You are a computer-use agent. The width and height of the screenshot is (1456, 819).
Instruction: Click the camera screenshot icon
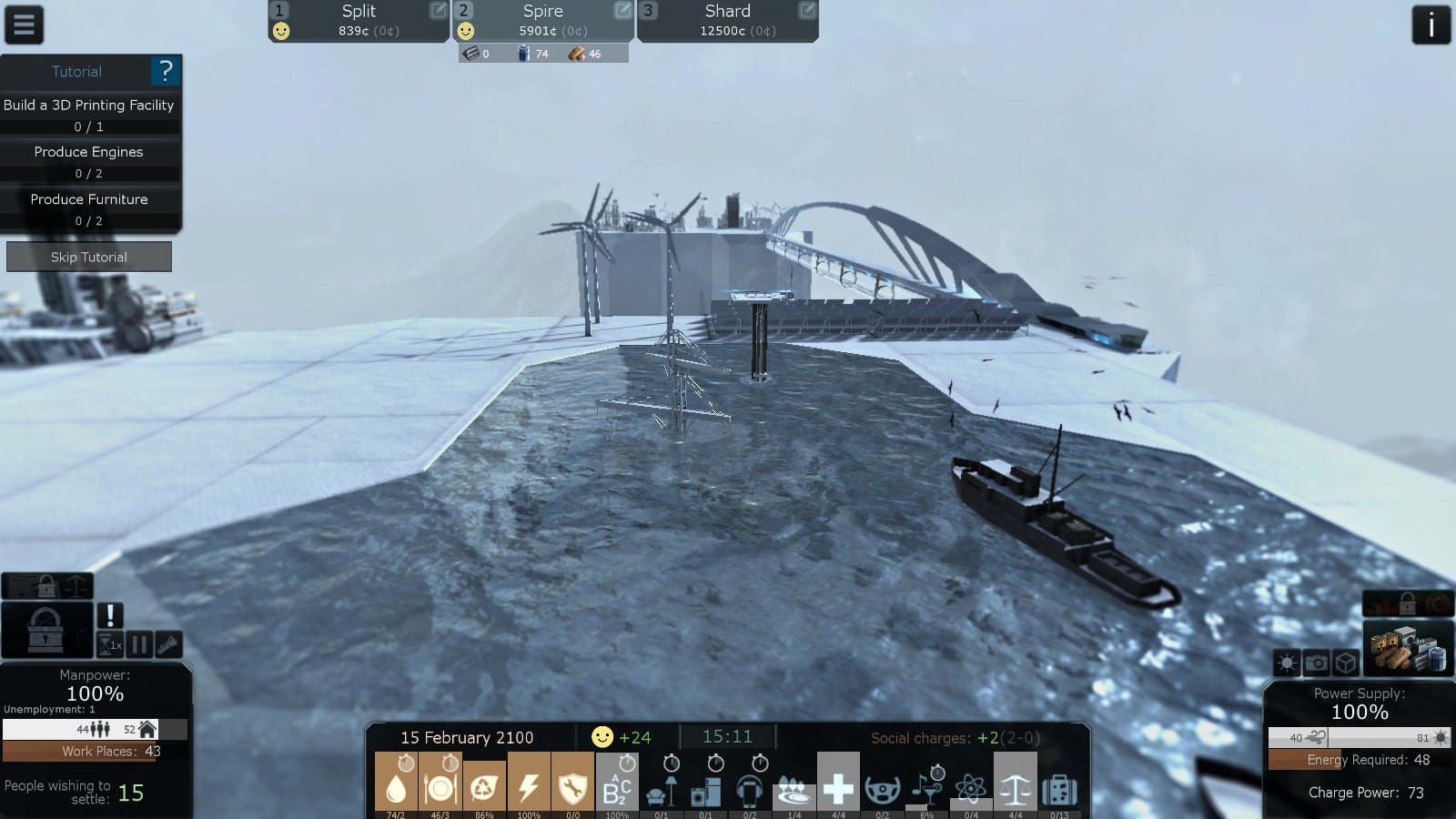click(x=1316, y=662)
